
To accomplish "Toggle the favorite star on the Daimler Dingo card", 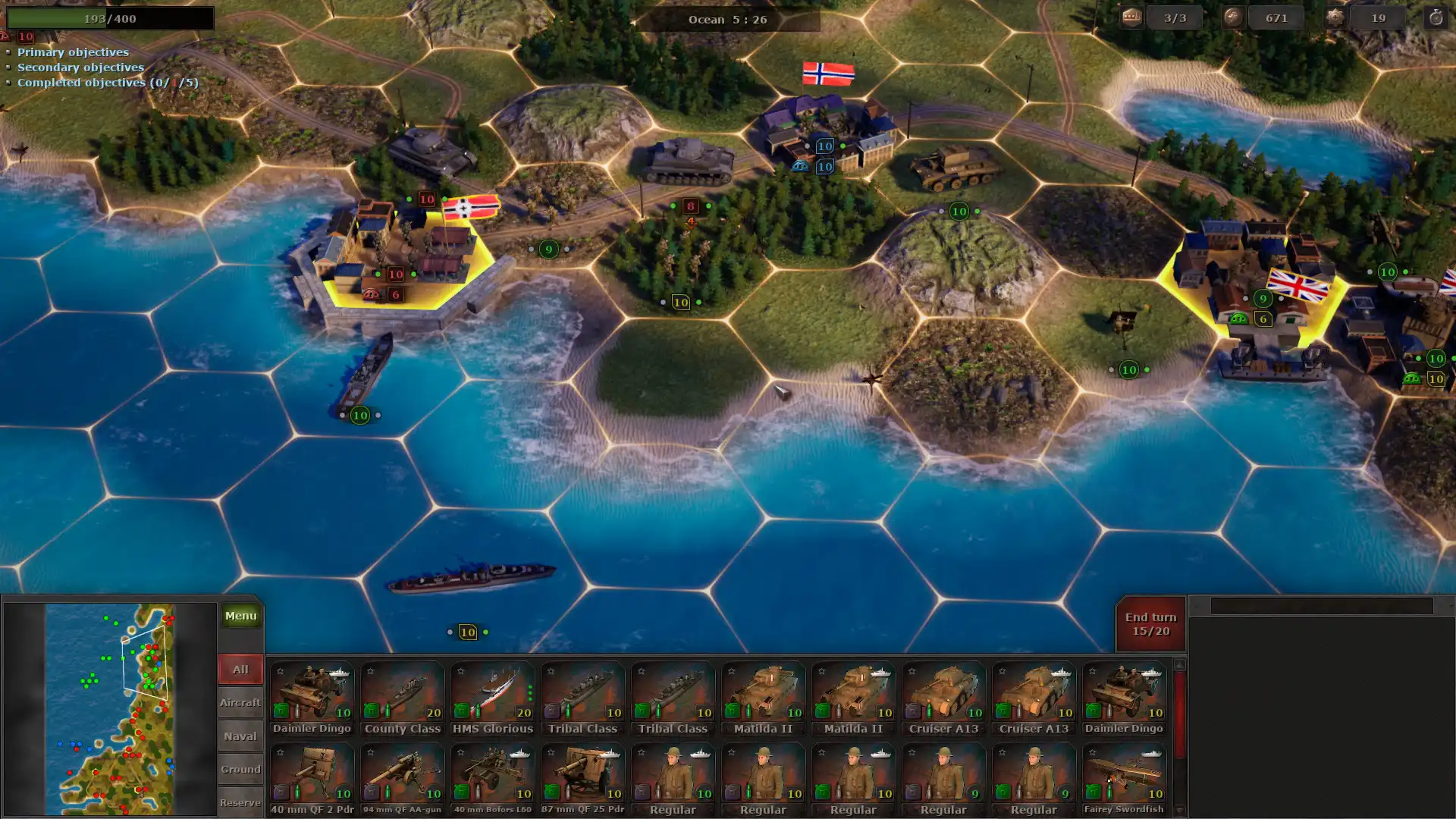I will (x=278, y=670).
